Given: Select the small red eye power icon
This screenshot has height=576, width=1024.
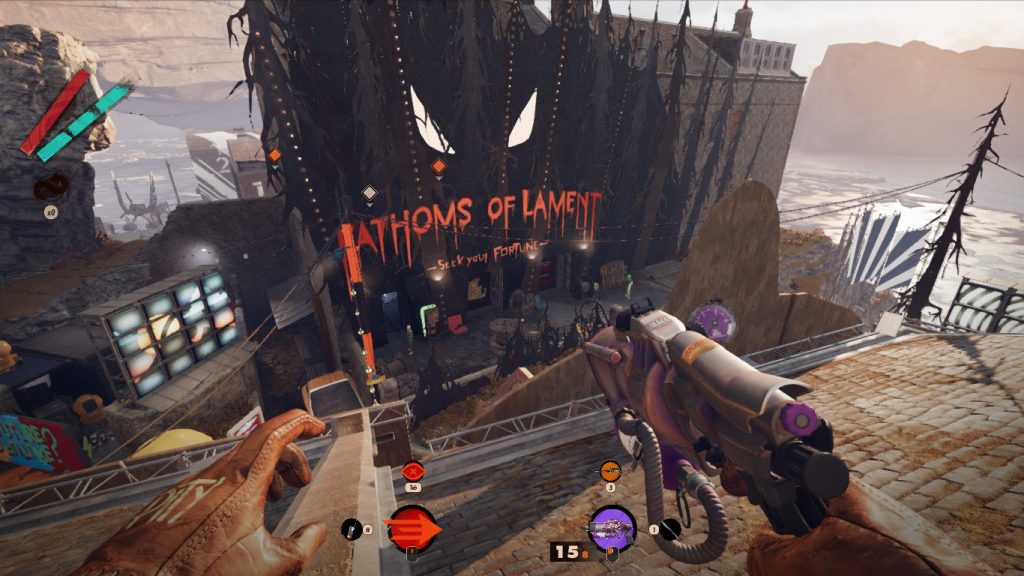Looking at the screenshot, I should (411, 470).
